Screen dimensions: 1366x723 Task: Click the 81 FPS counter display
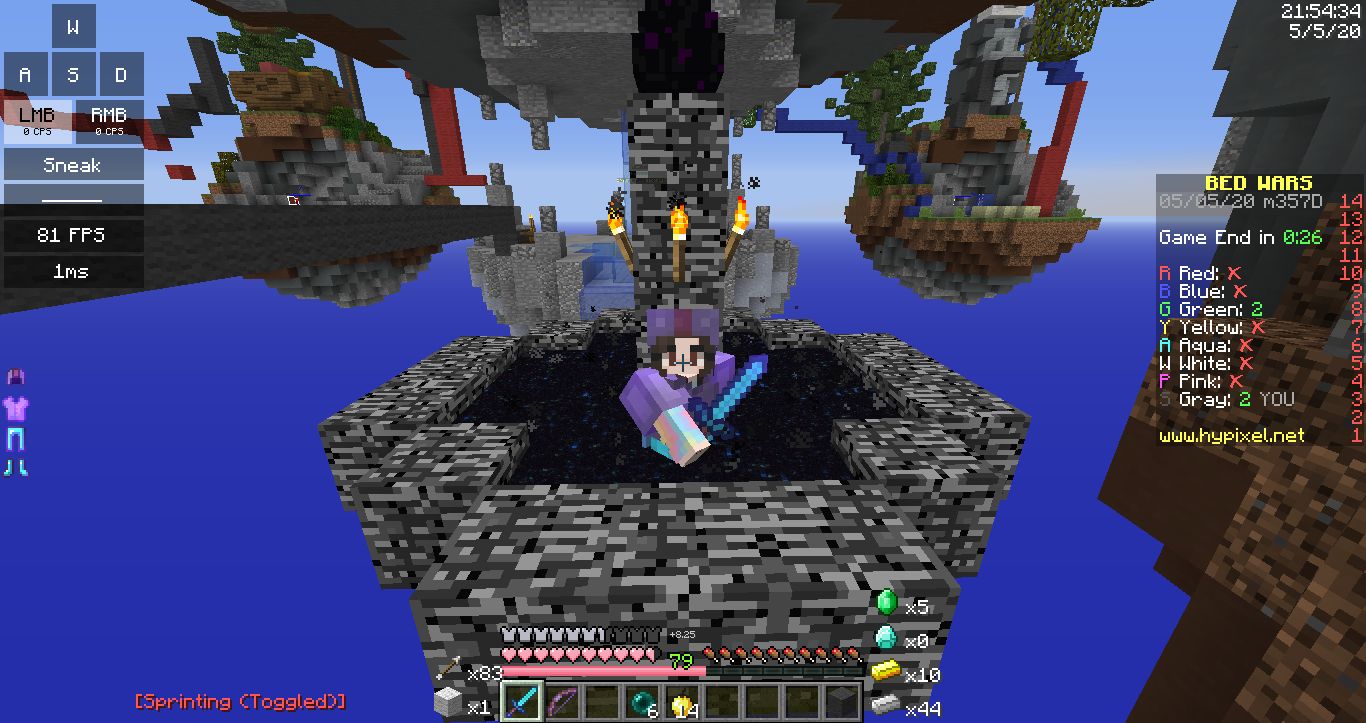(73, 235)
